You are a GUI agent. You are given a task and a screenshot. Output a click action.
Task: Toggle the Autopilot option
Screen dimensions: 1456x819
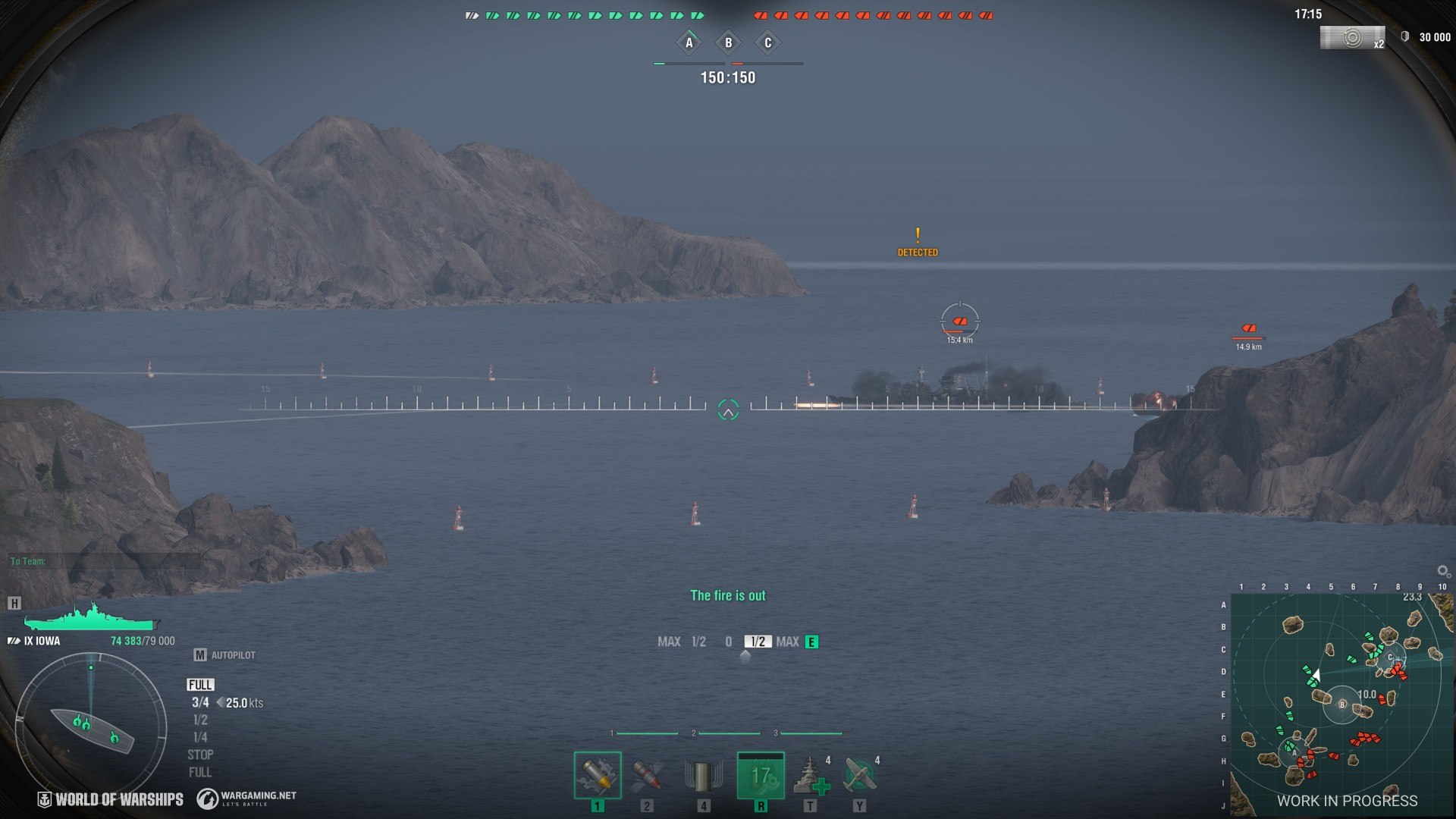[x=224, y=655]
